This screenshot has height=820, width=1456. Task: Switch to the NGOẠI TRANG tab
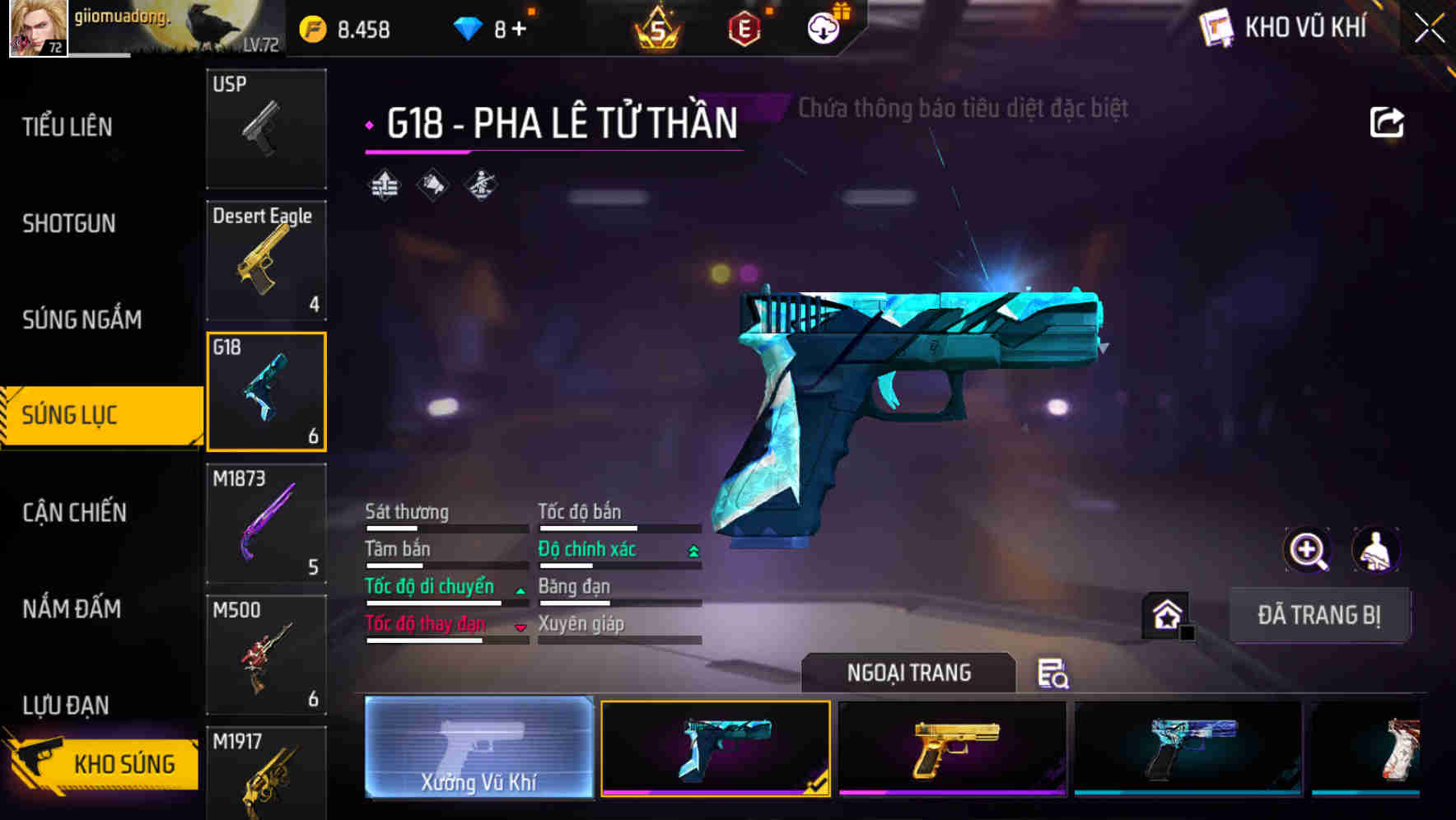[x=908, y=673]
